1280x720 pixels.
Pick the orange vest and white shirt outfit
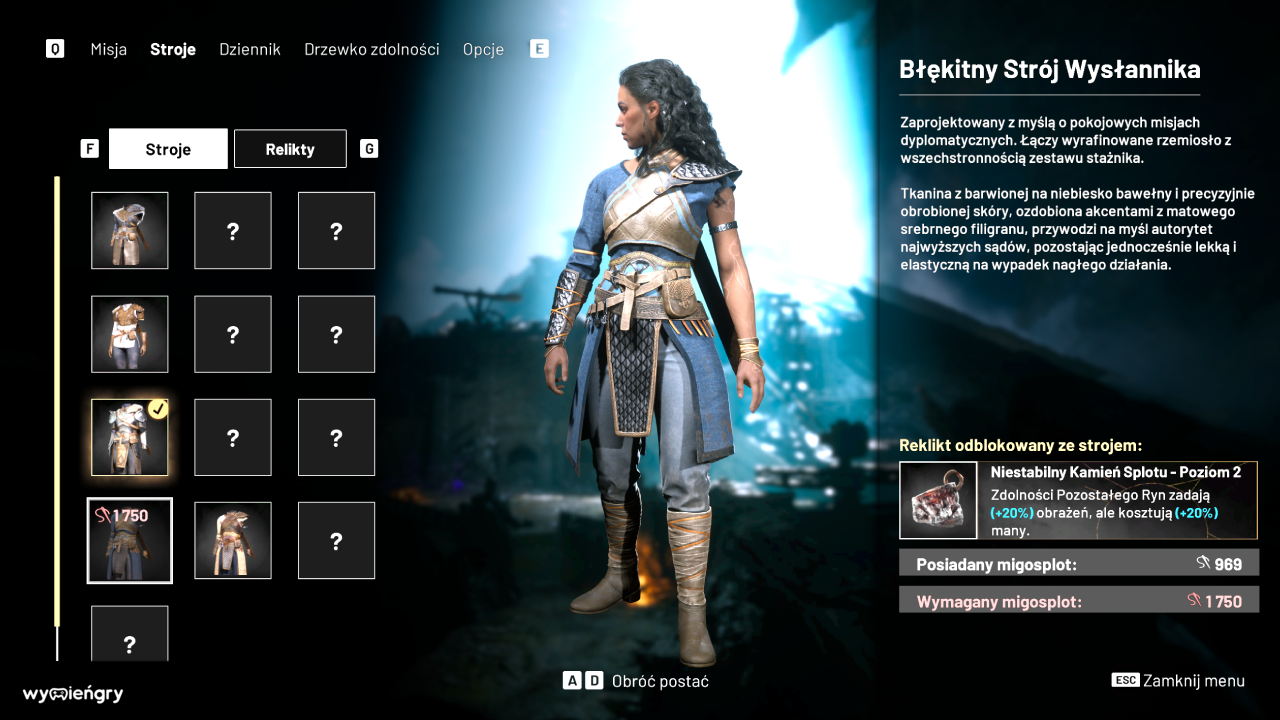tap(130, 334)
